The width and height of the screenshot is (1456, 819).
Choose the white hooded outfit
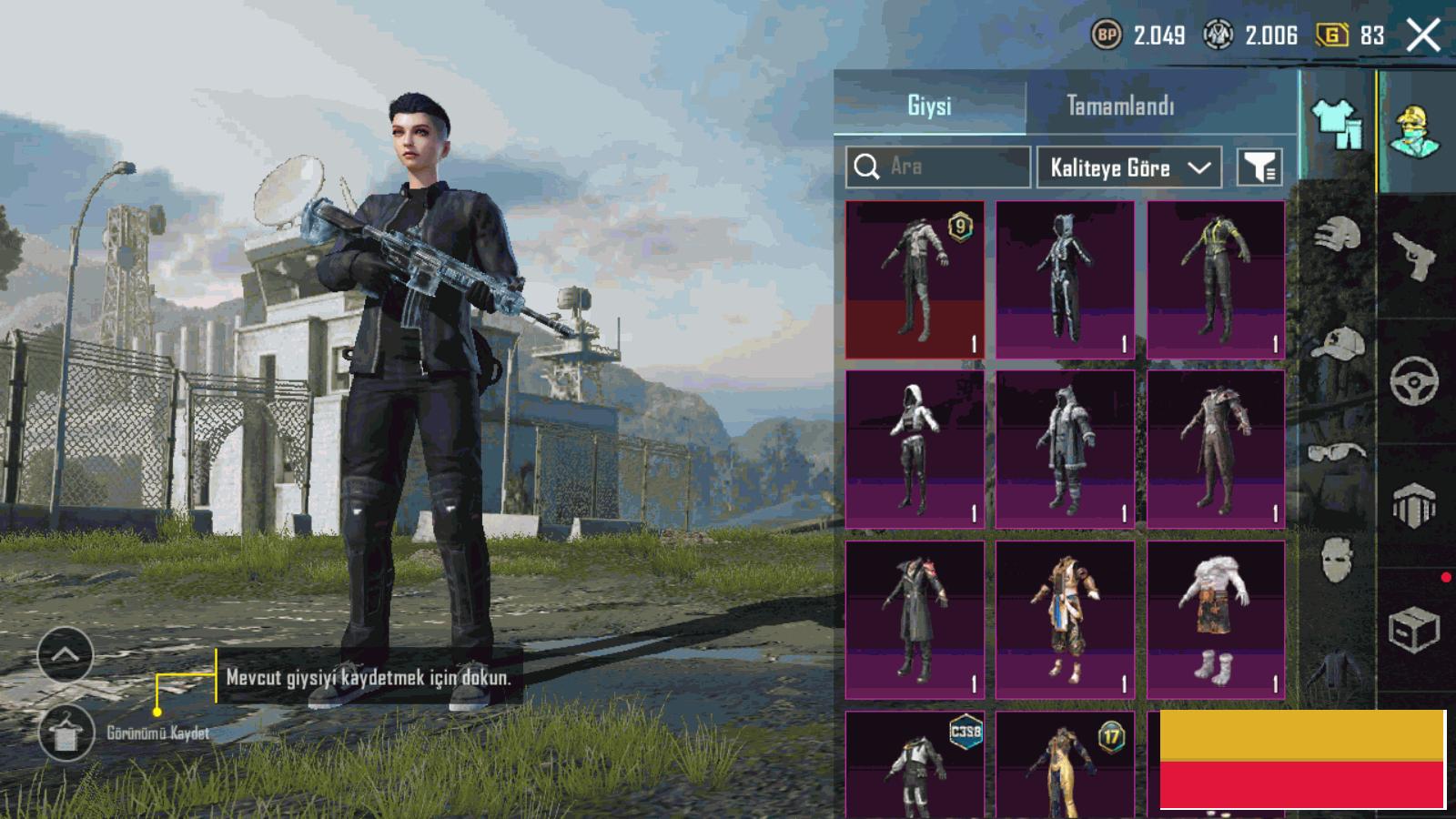pyautogui.click(x=915, y=450)
